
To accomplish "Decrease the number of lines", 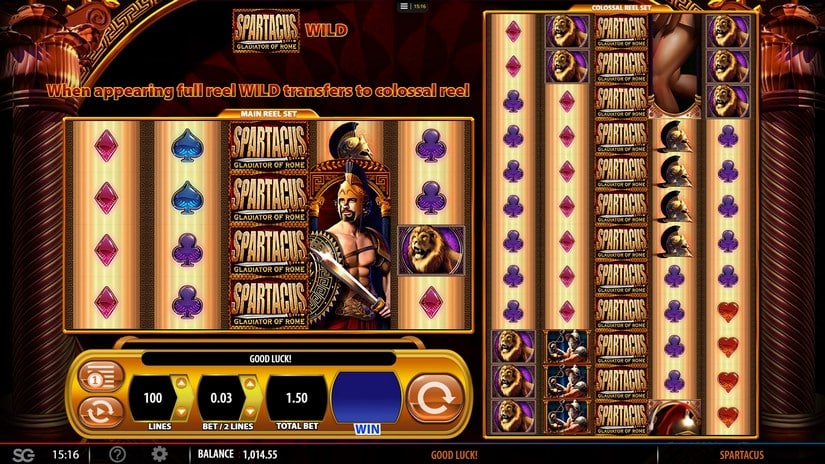I will tap(181, 411).
